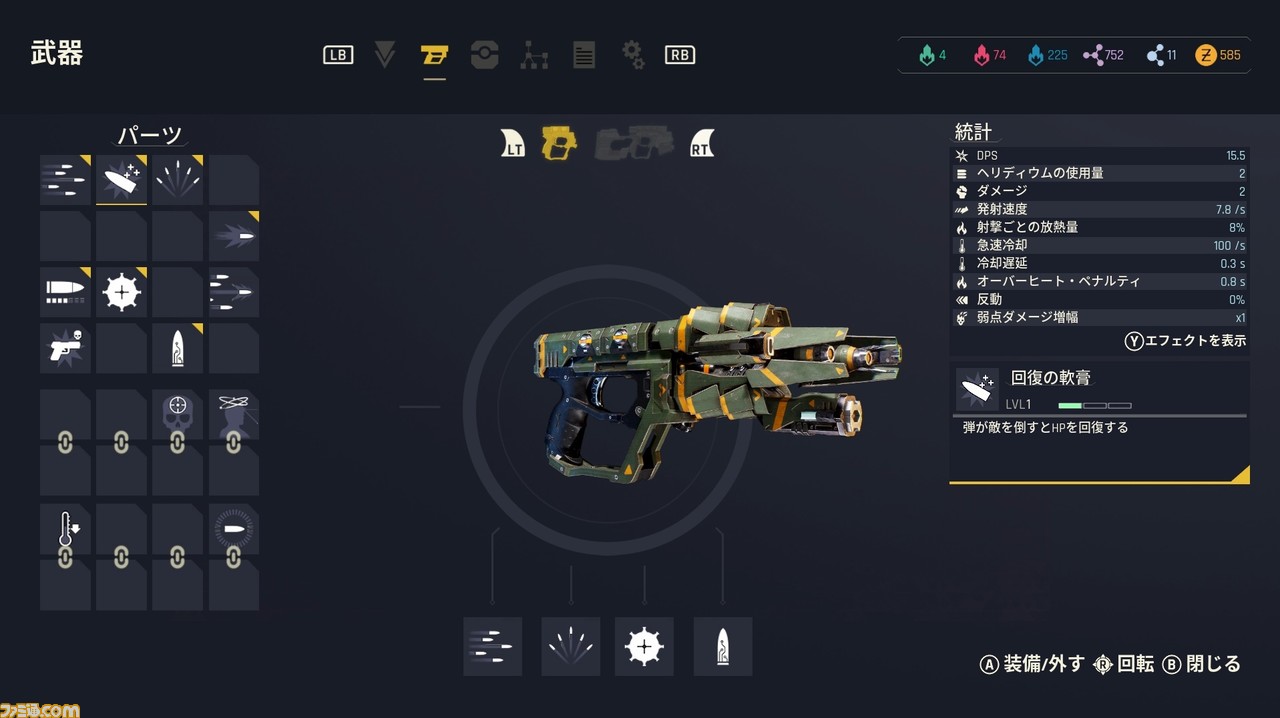Screen dimensions: 1280x718
Task: Open the double chevron tab
Action: [x=385, y=55]
